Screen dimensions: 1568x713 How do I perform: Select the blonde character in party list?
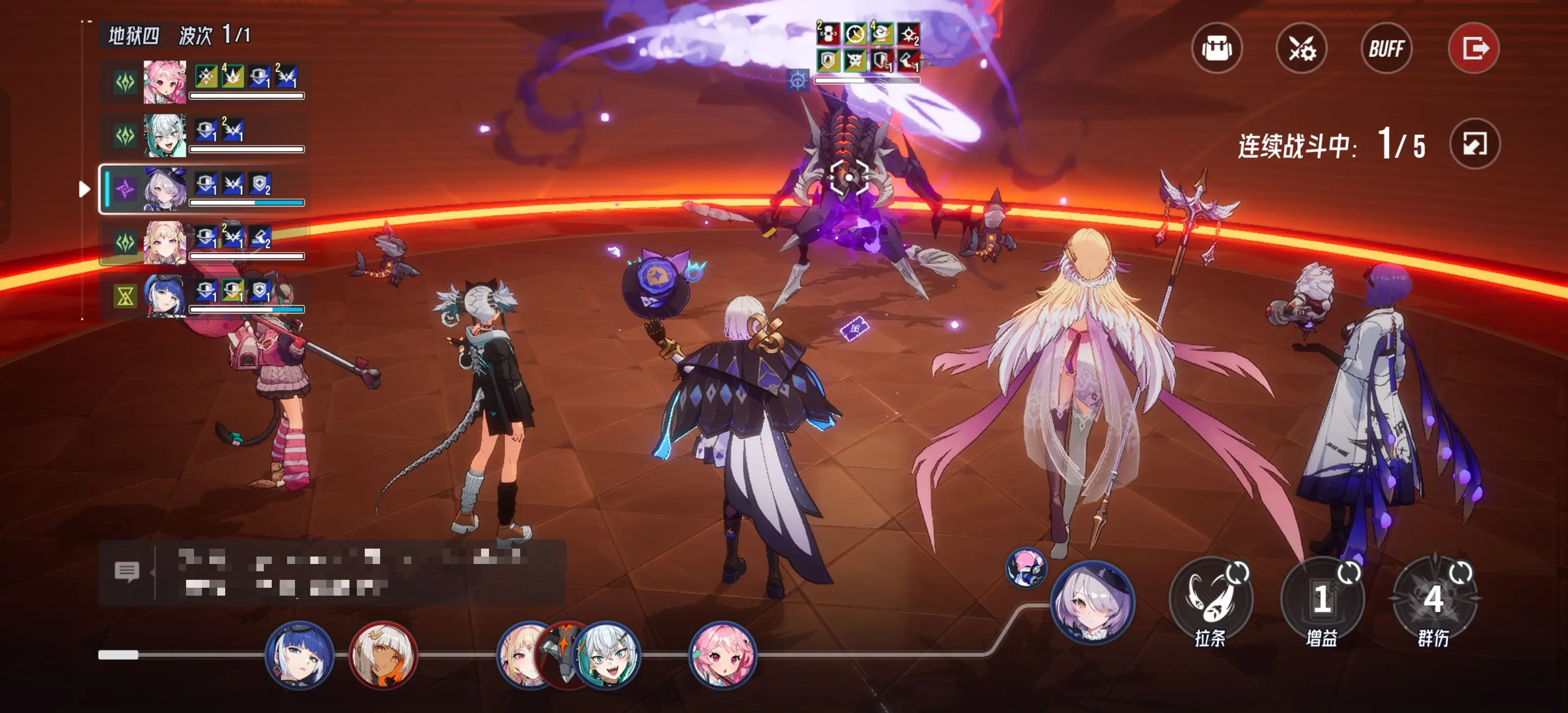click(x=164, y=242)
